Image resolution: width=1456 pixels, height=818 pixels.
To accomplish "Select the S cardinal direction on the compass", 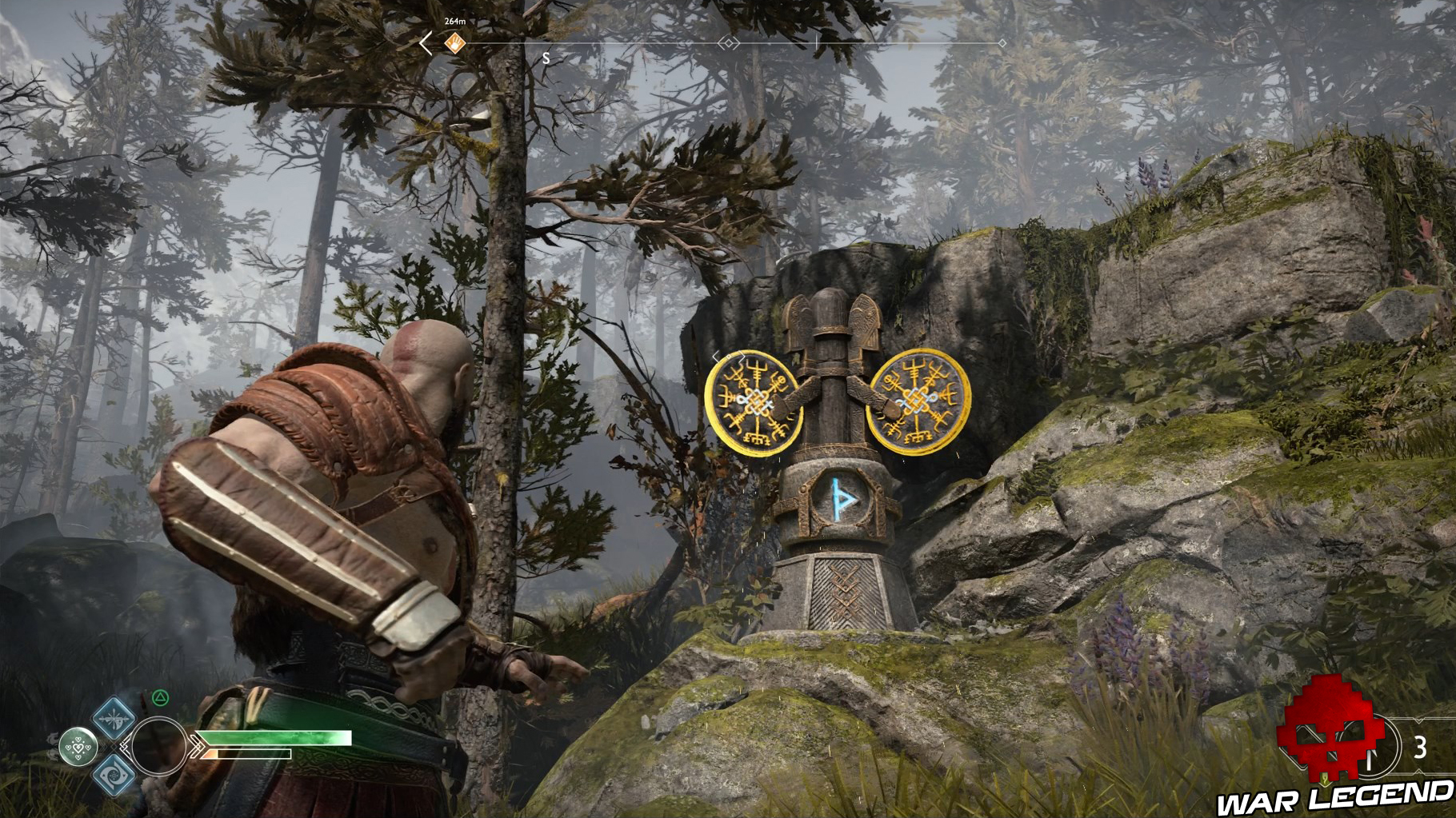I will point(546,58).
